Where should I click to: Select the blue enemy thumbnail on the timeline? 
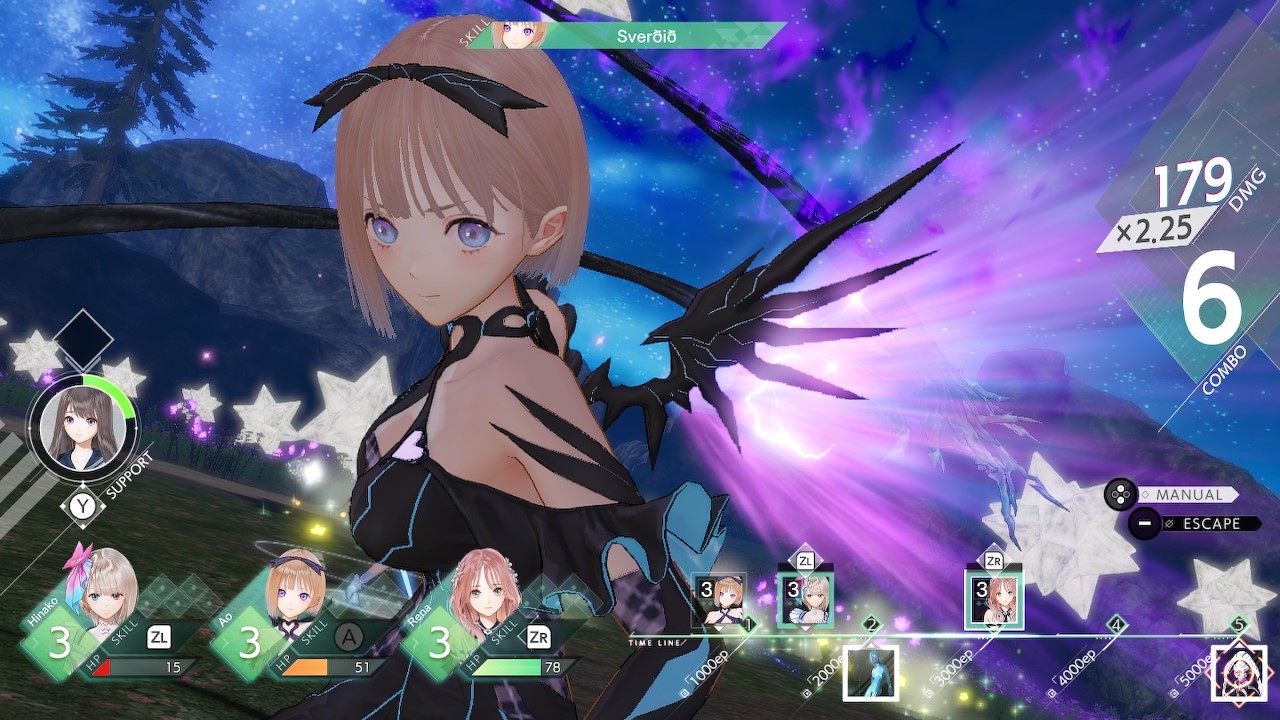(871, 673)
